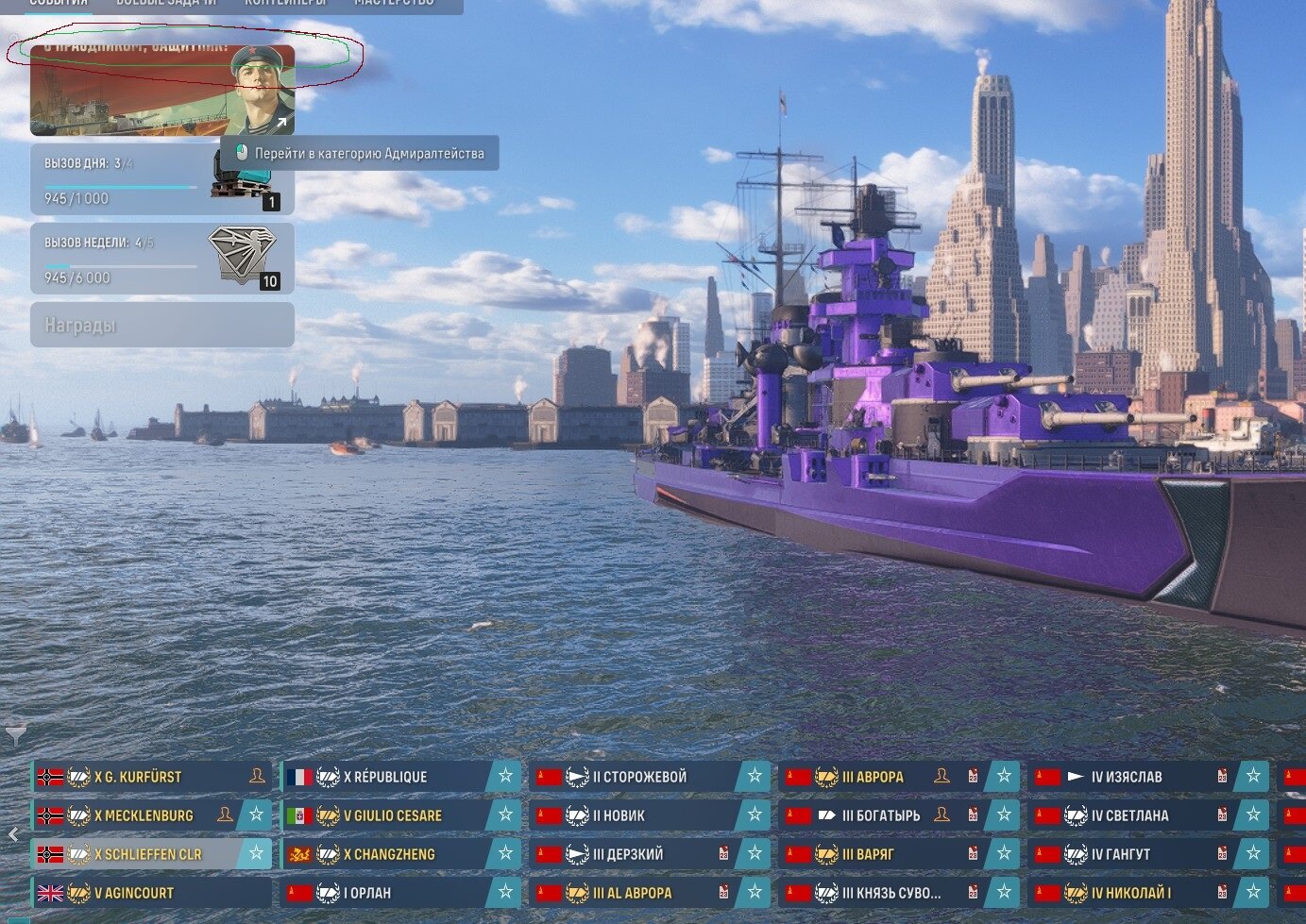1306x924 pixels.
Task: Select the X République ship
Action: coord(387,777)
